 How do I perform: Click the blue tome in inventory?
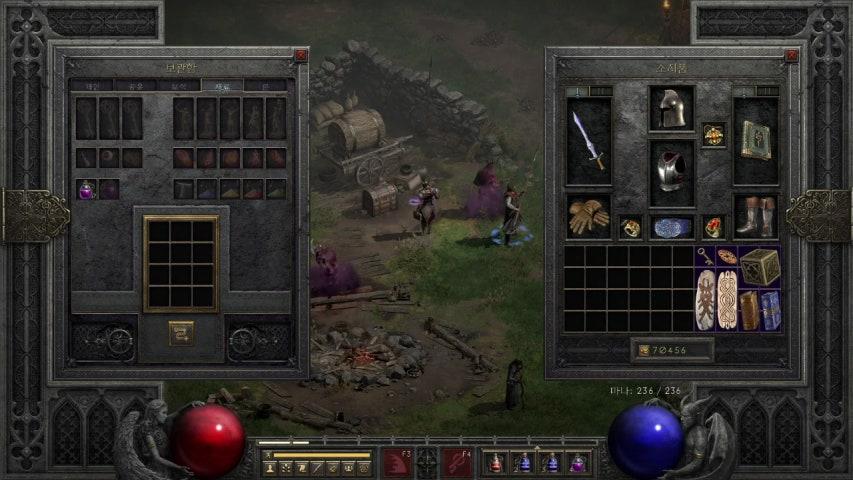(x=771, y=310)
